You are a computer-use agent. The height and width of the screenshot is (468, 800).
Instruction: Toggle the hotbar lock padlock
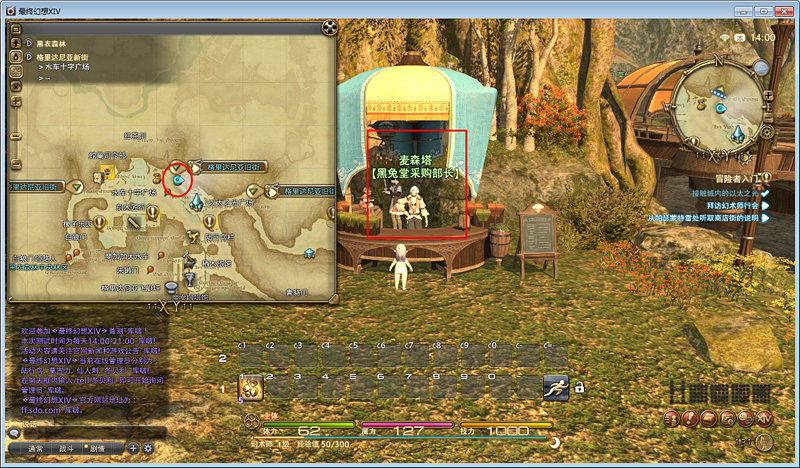point(579,387)
